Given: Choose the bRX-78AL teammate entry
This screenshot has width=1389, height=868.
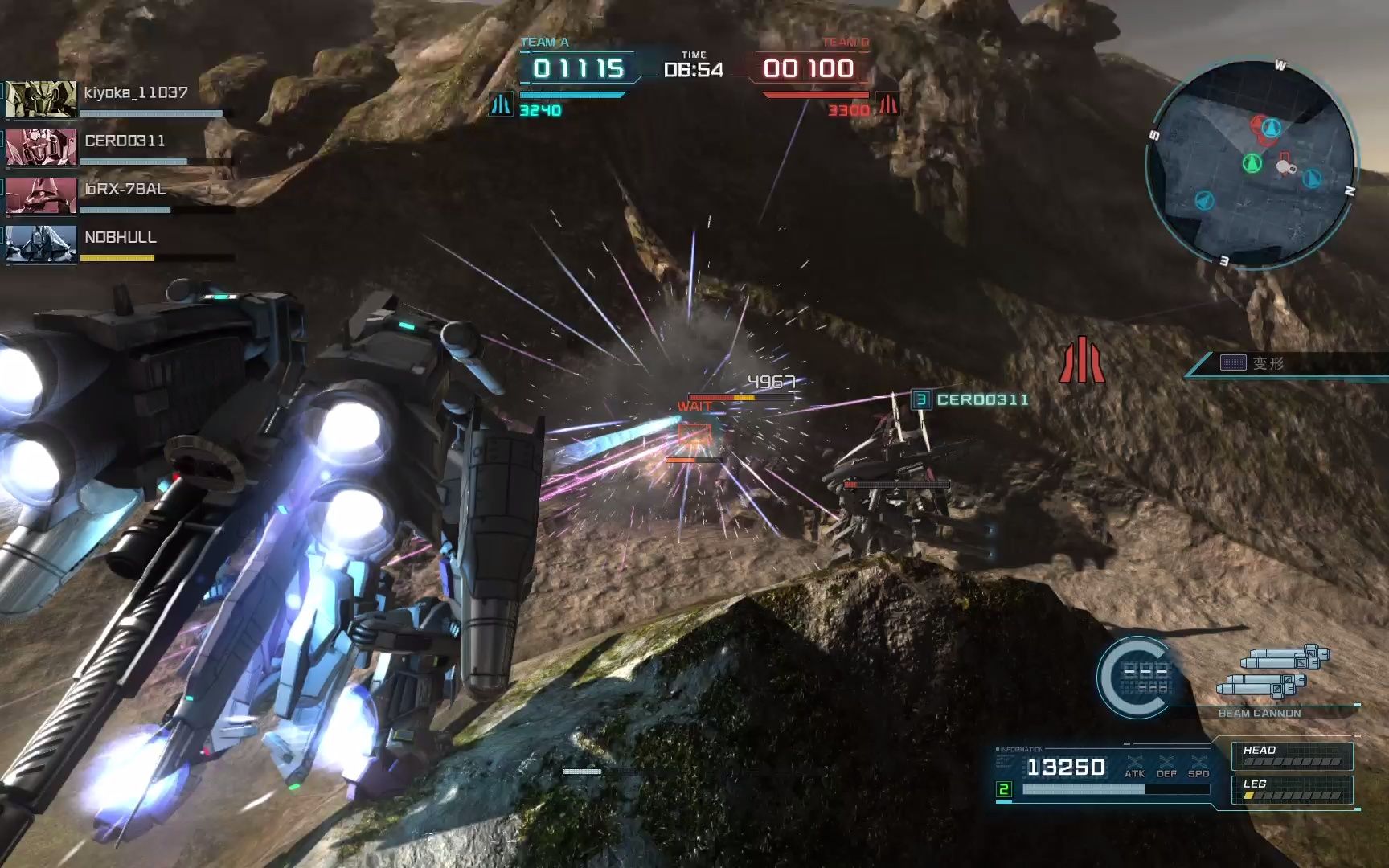Looking at the screenshot, I should click(121, 194).
